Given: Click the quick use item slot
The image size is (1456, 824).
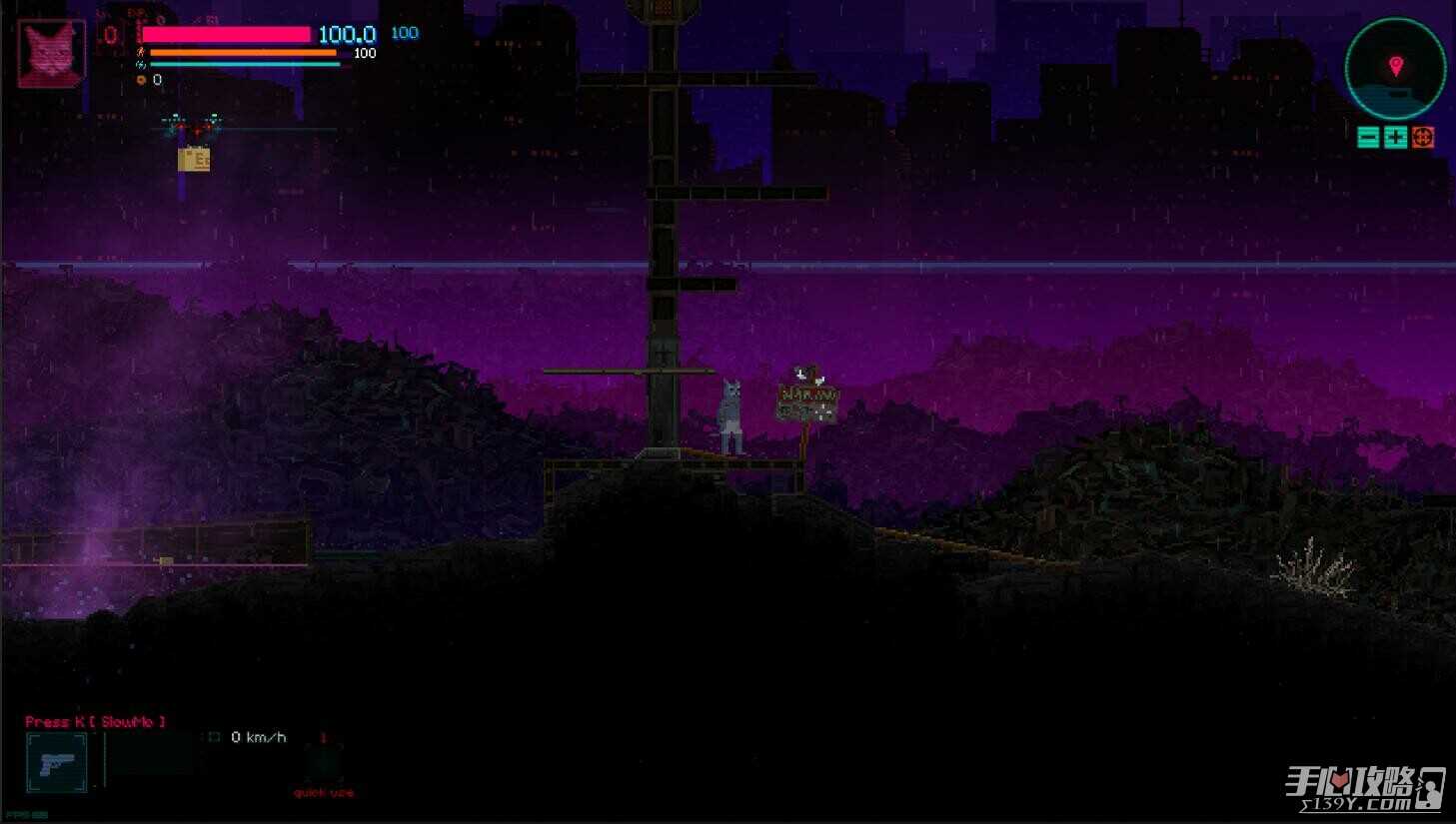Looking at the screenshot, I should [x=323, y=765].
